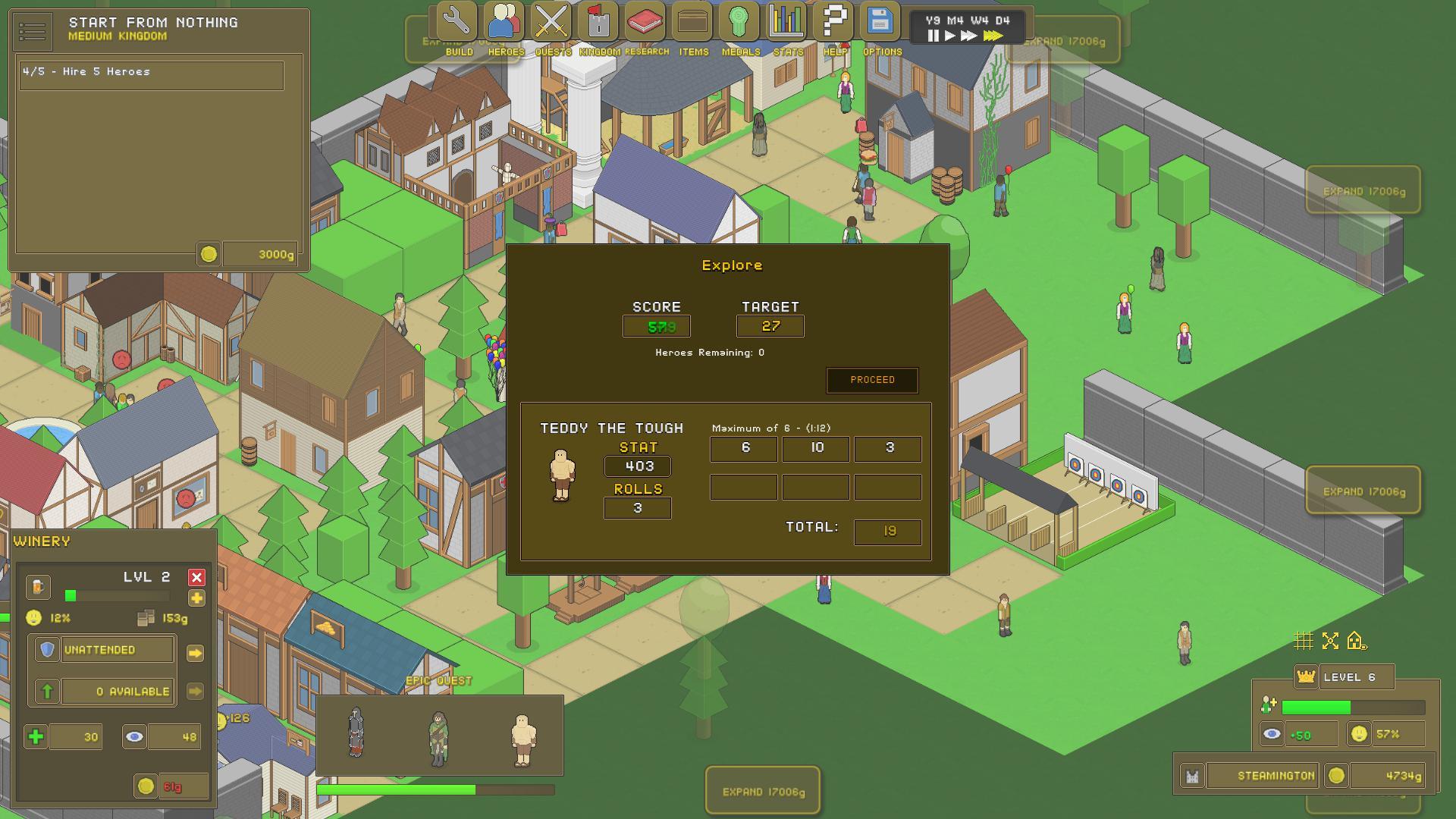View the Medals screen

tap(739, 23)
